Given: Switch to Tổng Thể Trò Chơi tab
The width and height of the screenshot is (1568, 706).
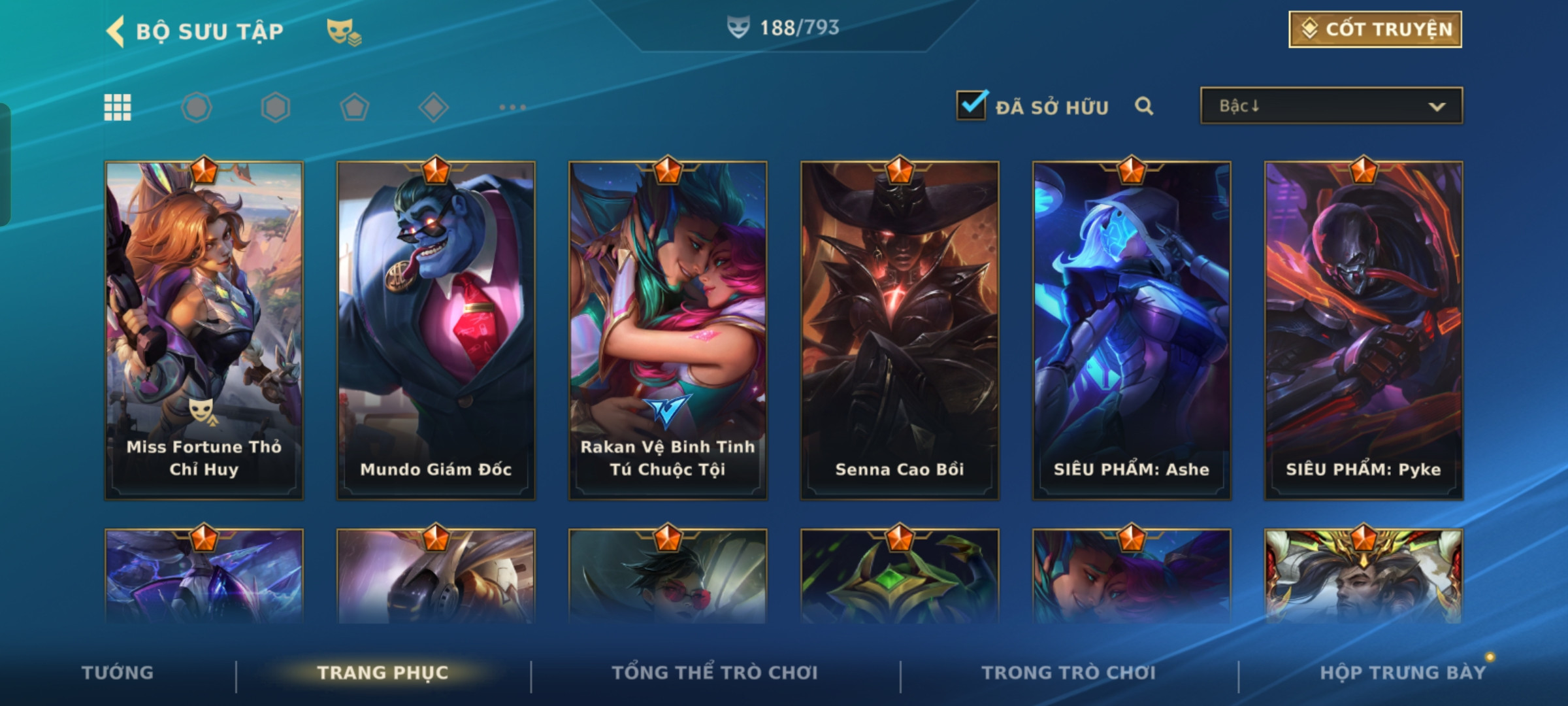Looking at the screenshot, I should pos(715,673).
